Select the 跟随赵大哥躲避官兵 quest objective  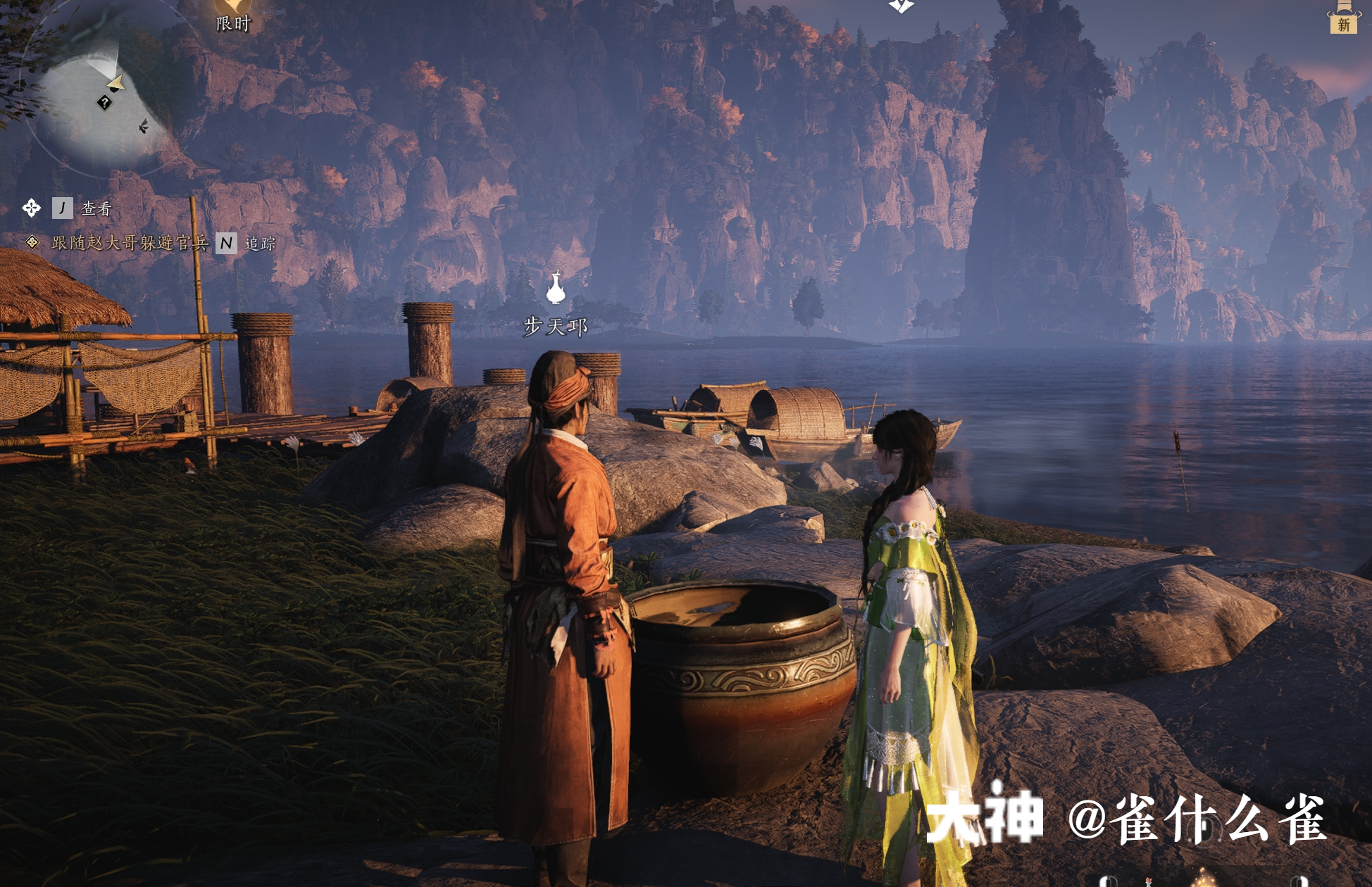130,243
